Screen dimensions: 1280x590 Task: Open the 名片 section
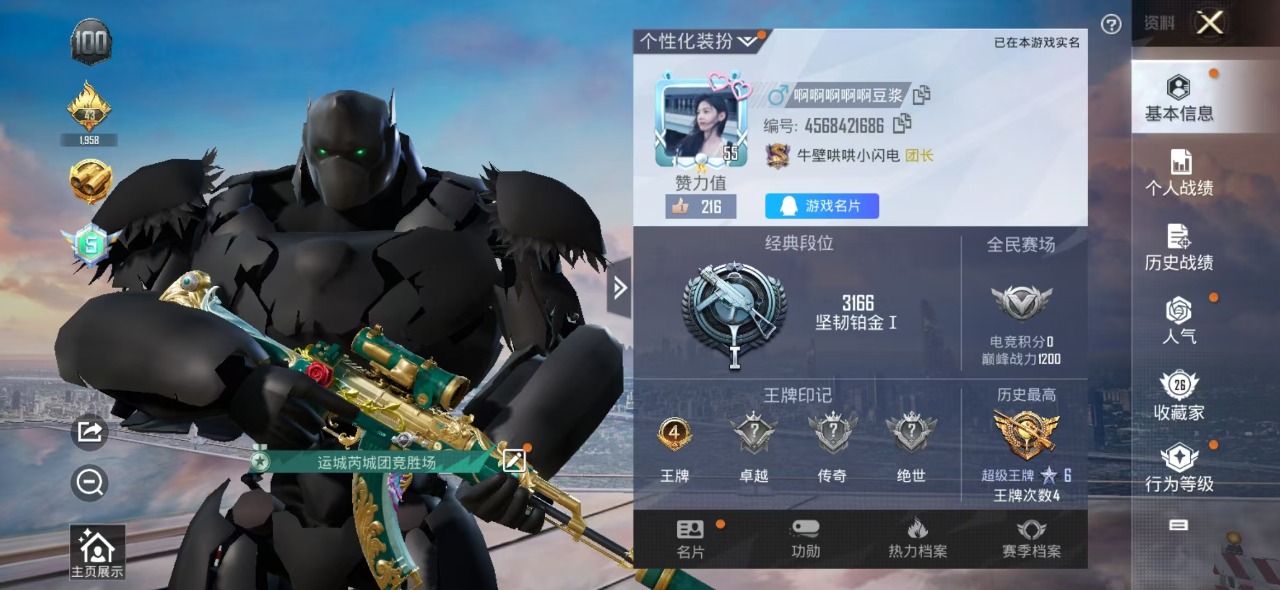click(x=690, y=539)
